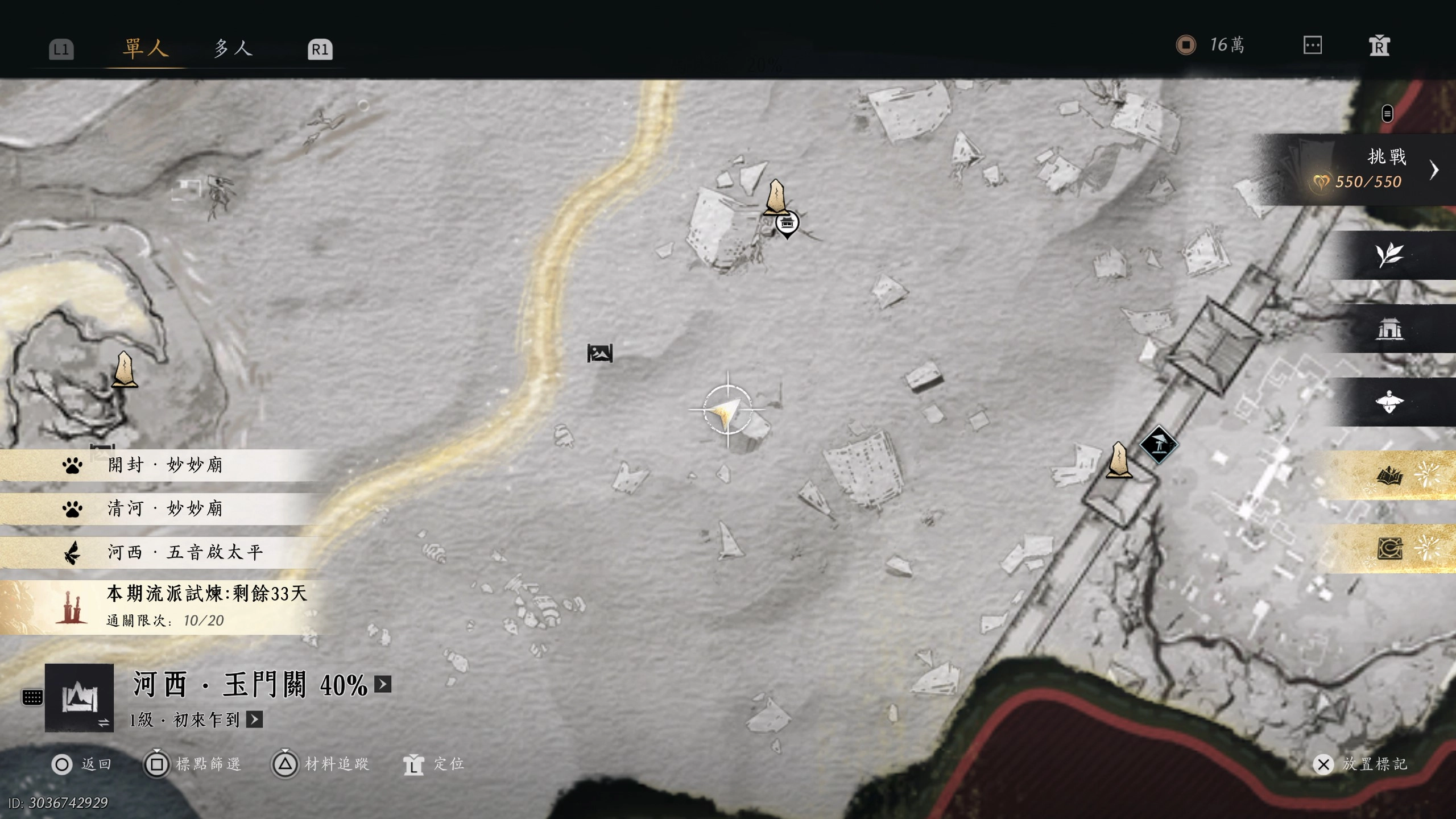Open the golden book icon entry
The height and width of the screenshot is (819, 1456).
[x=1389, y=475]
